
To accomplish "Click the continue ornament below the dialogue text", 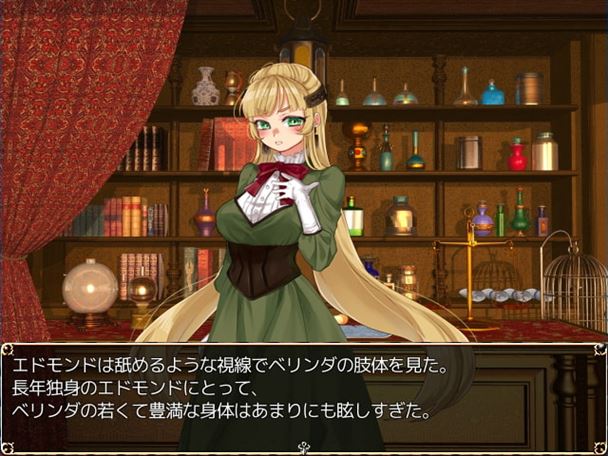I will pos(303,447).
